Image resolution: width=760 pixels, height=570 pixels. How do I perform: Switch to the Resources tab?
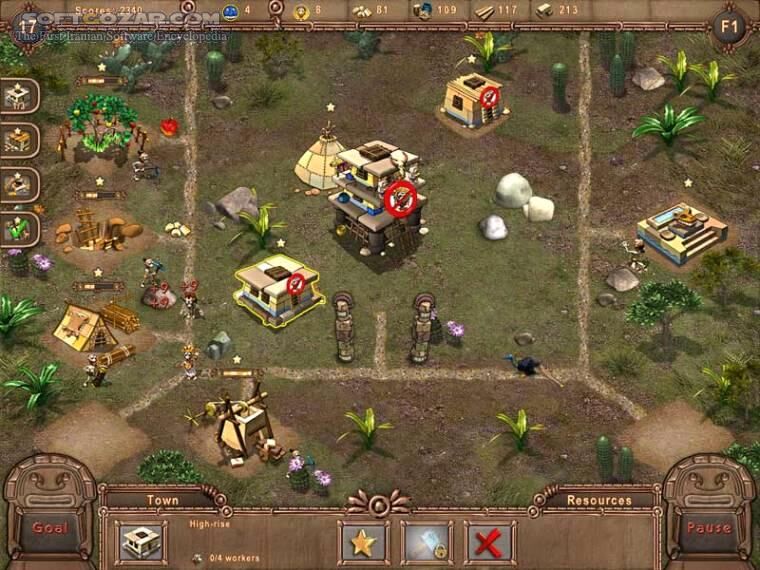(599, 500)
